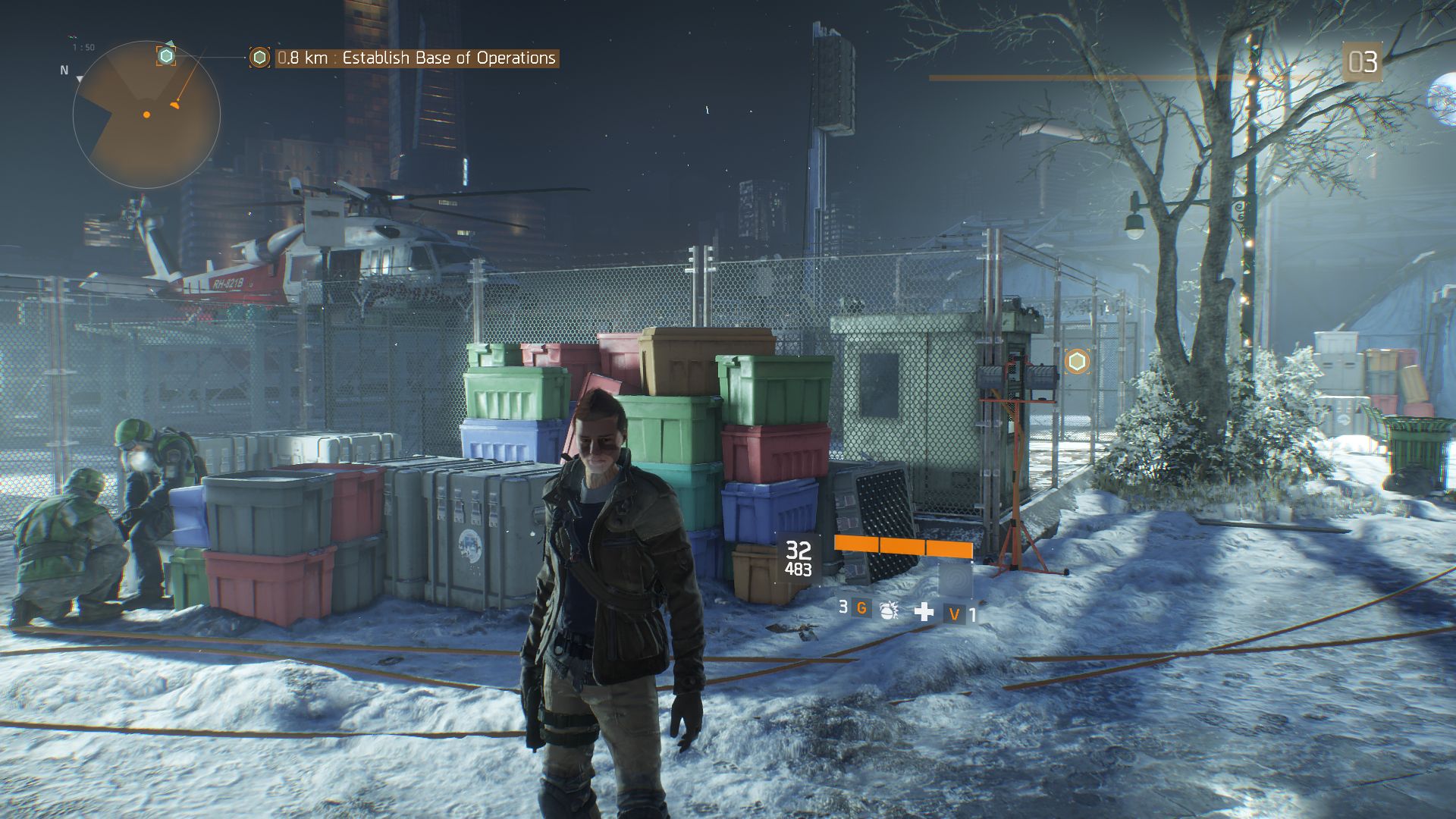Use the grenade icon
The height and width of the screenshot is (819, 1456).
pyautogui.click(x=888, y=610)
